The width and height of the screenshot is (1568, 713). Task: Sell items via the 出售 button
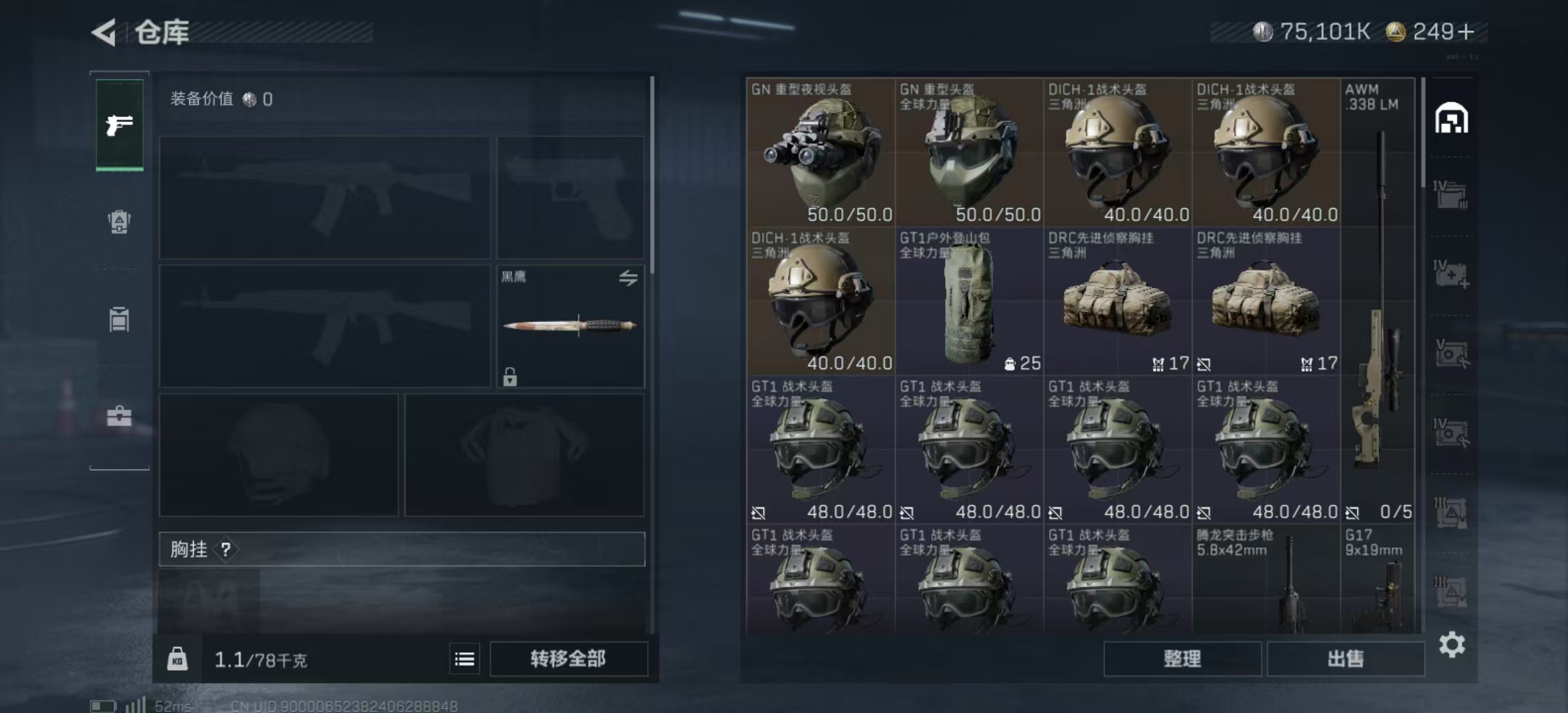click(x=1345, y=659)
